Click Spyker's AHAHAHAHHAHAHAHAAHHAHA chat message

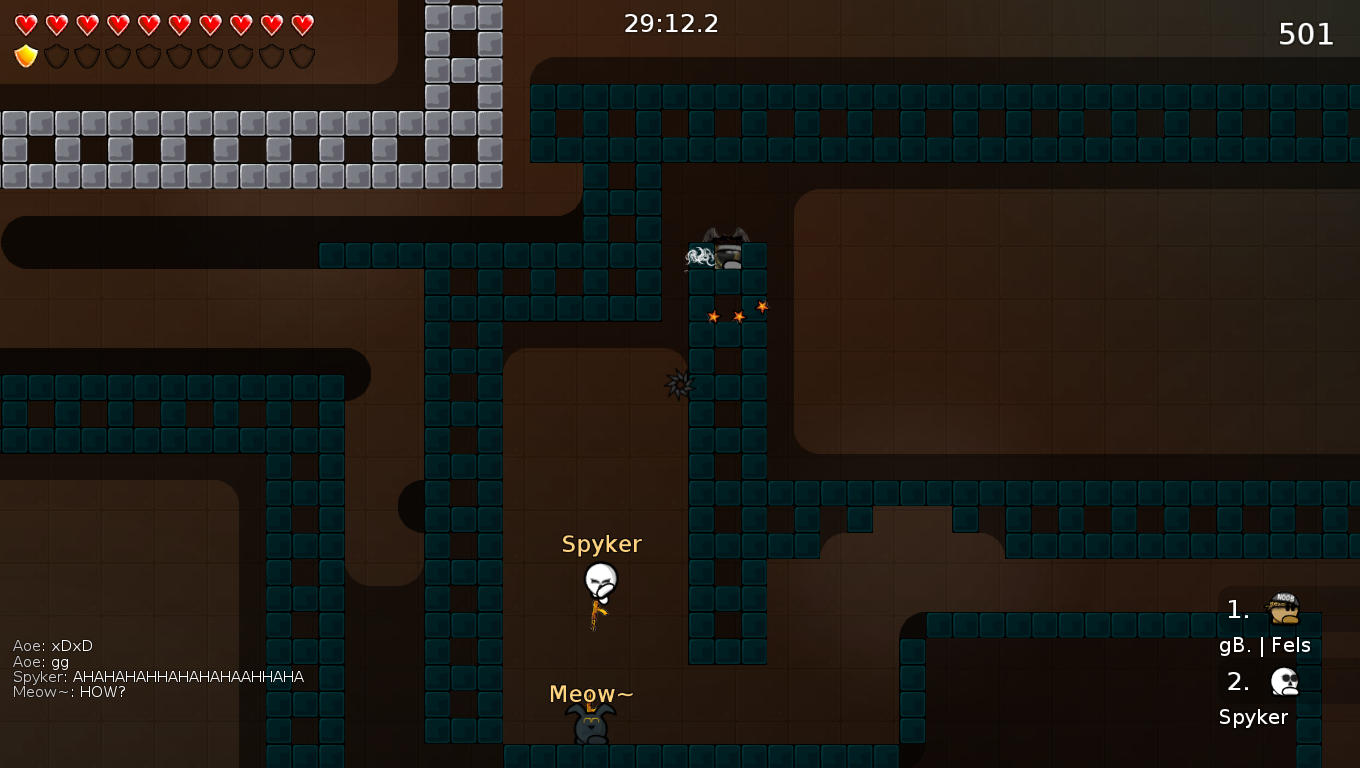(x=158, y=676)
